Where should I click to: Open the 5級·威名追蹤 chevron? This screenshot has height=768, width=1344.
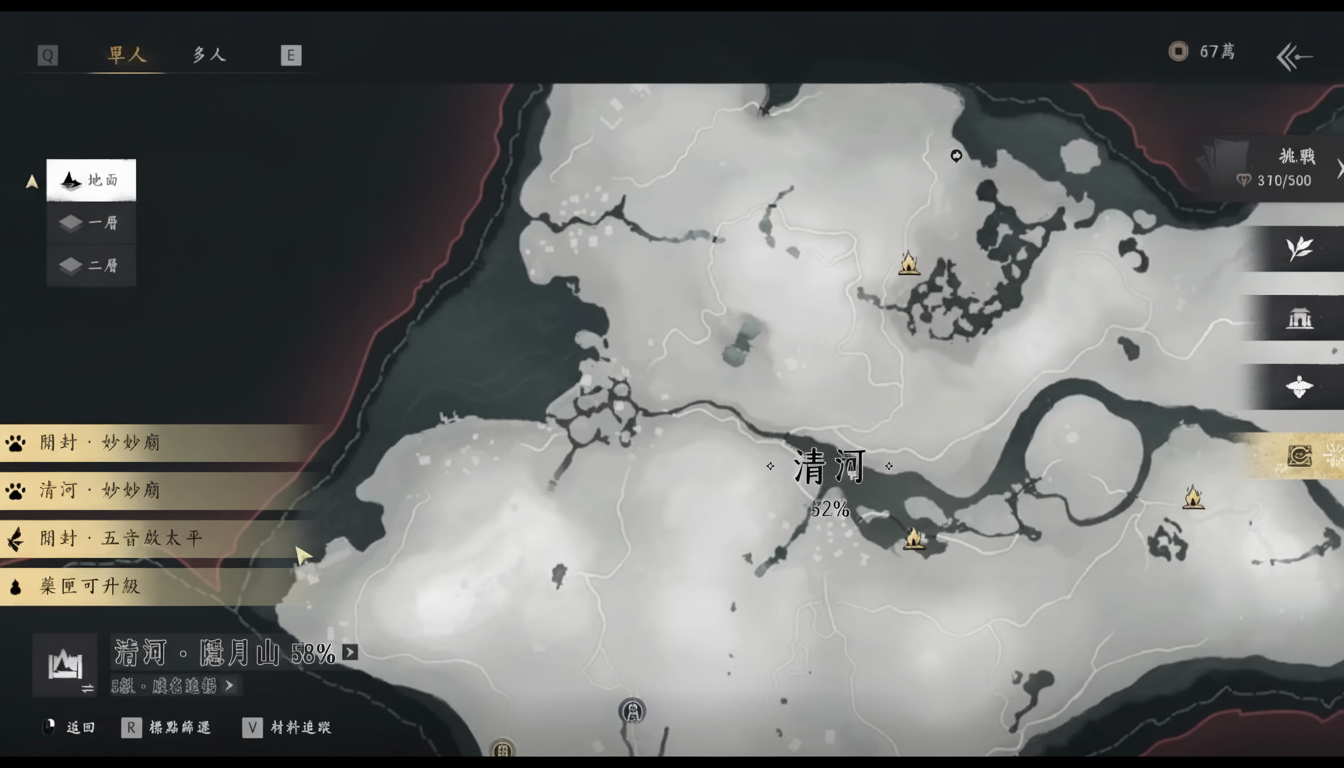click(227, 684)
